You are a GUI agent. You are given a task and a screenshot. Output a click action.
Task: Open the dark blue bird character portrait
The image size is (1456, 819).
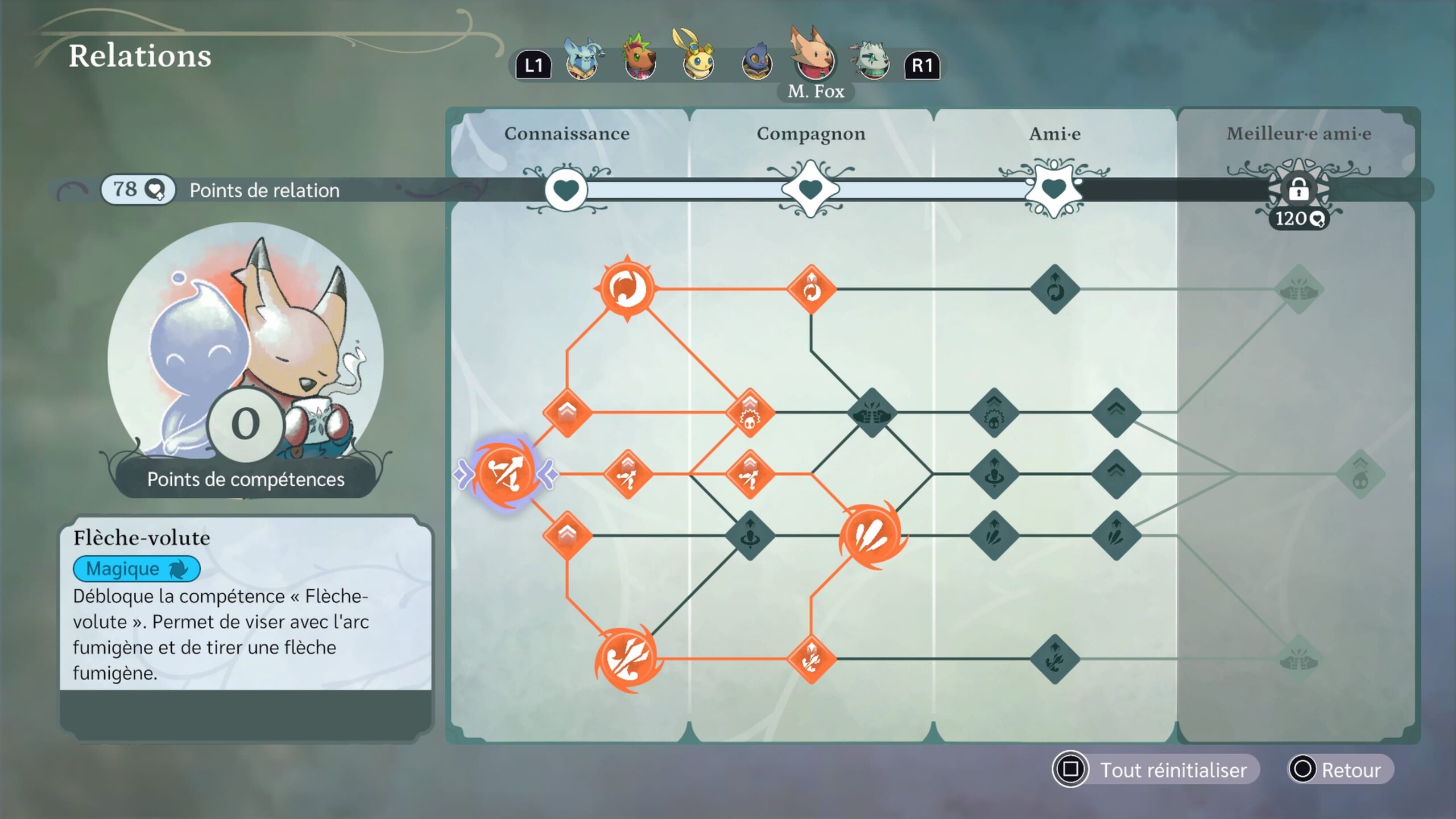(x=757, y=64)
